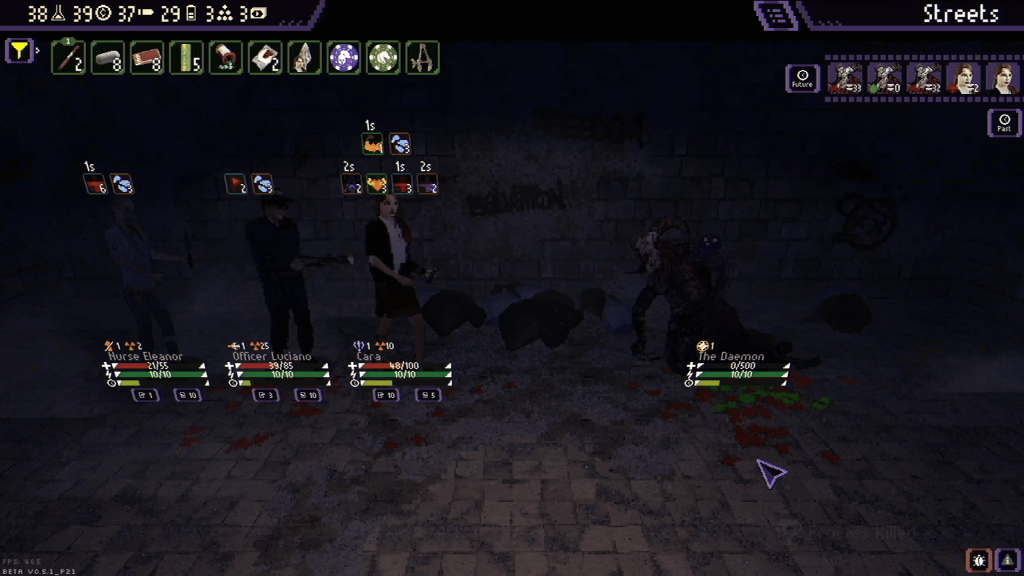
Task: Use the green battery item
Action: point(186,58)
